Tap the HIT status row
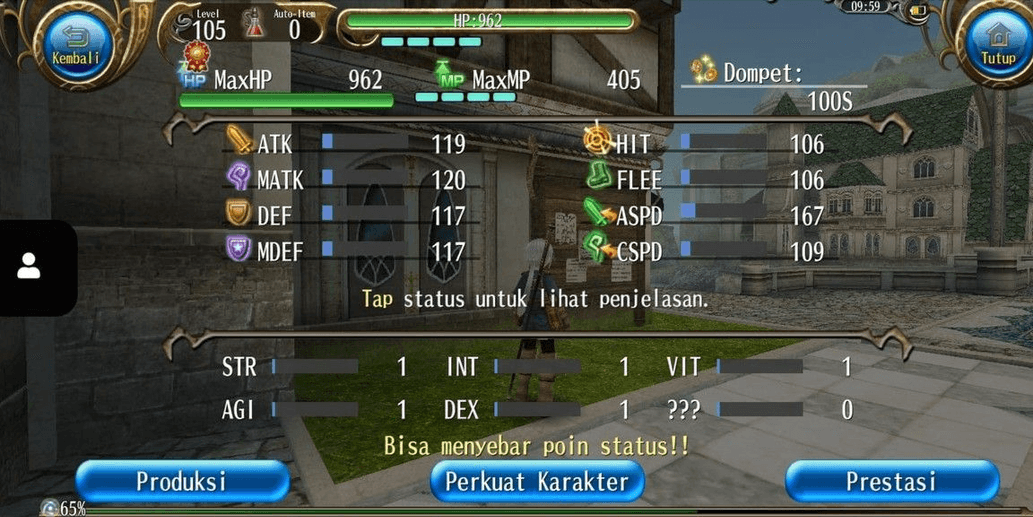The width and height of the screenshot is (1033, 517). [704, 144]
